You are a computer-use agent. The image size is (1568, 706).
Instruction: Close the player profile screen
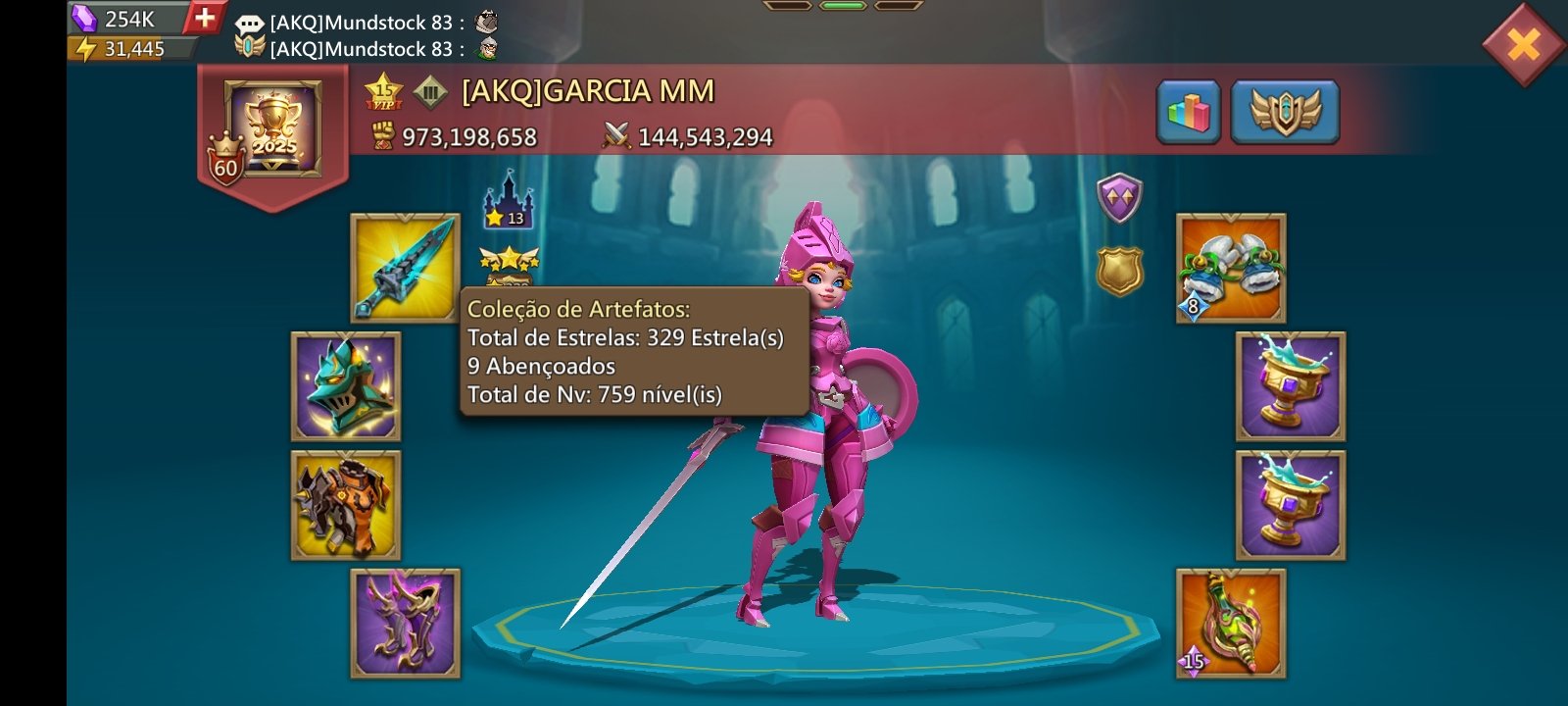coord(1523,44)
